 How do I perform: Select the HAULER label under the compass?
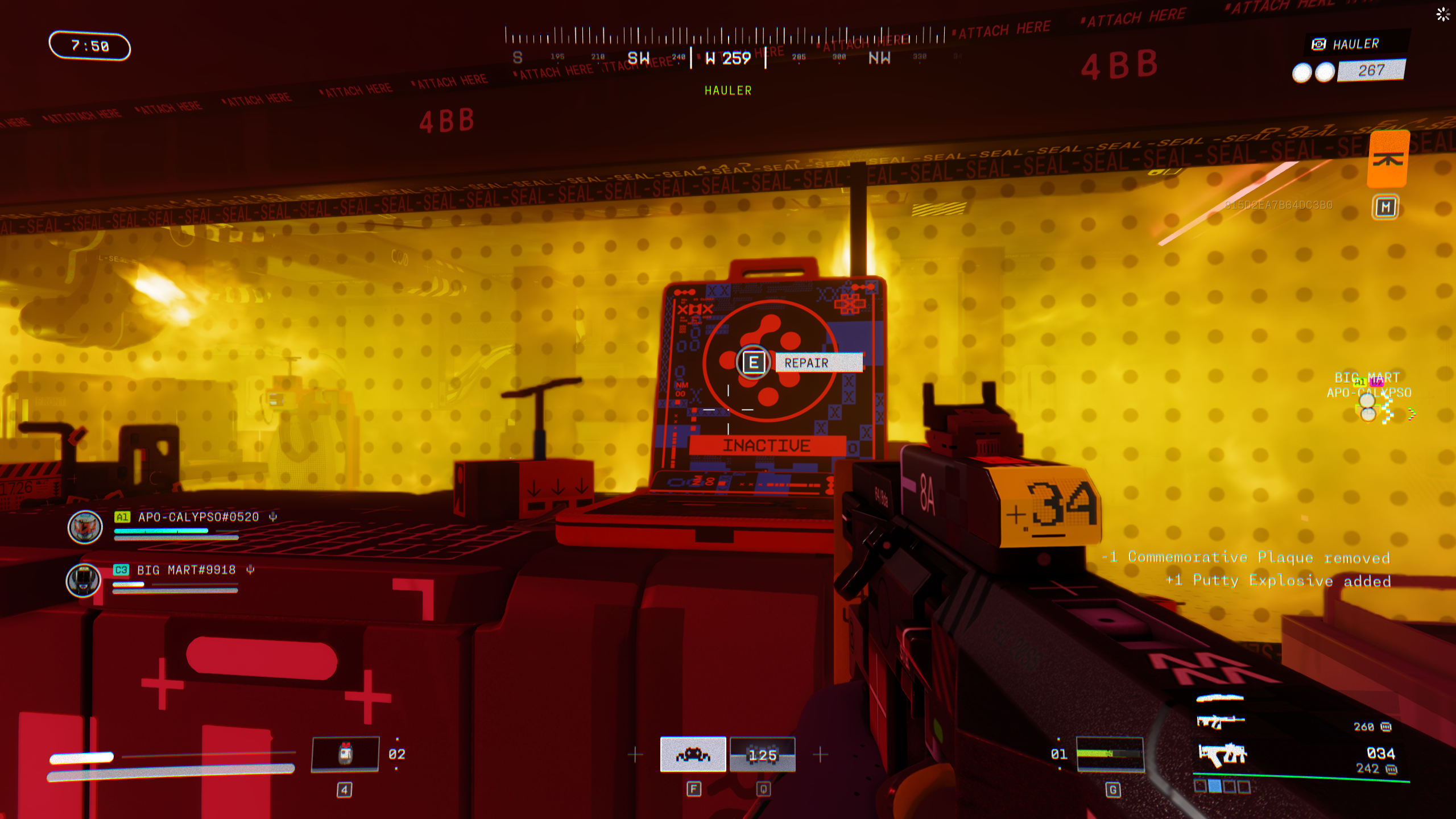727,91
